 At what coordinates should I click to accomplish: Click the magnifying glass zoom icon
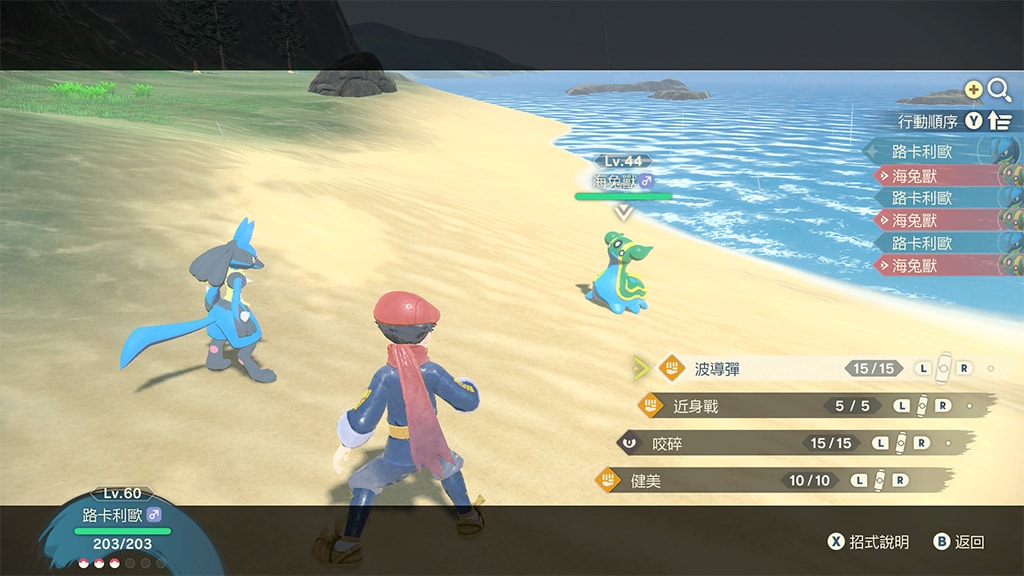click(998, 91)
